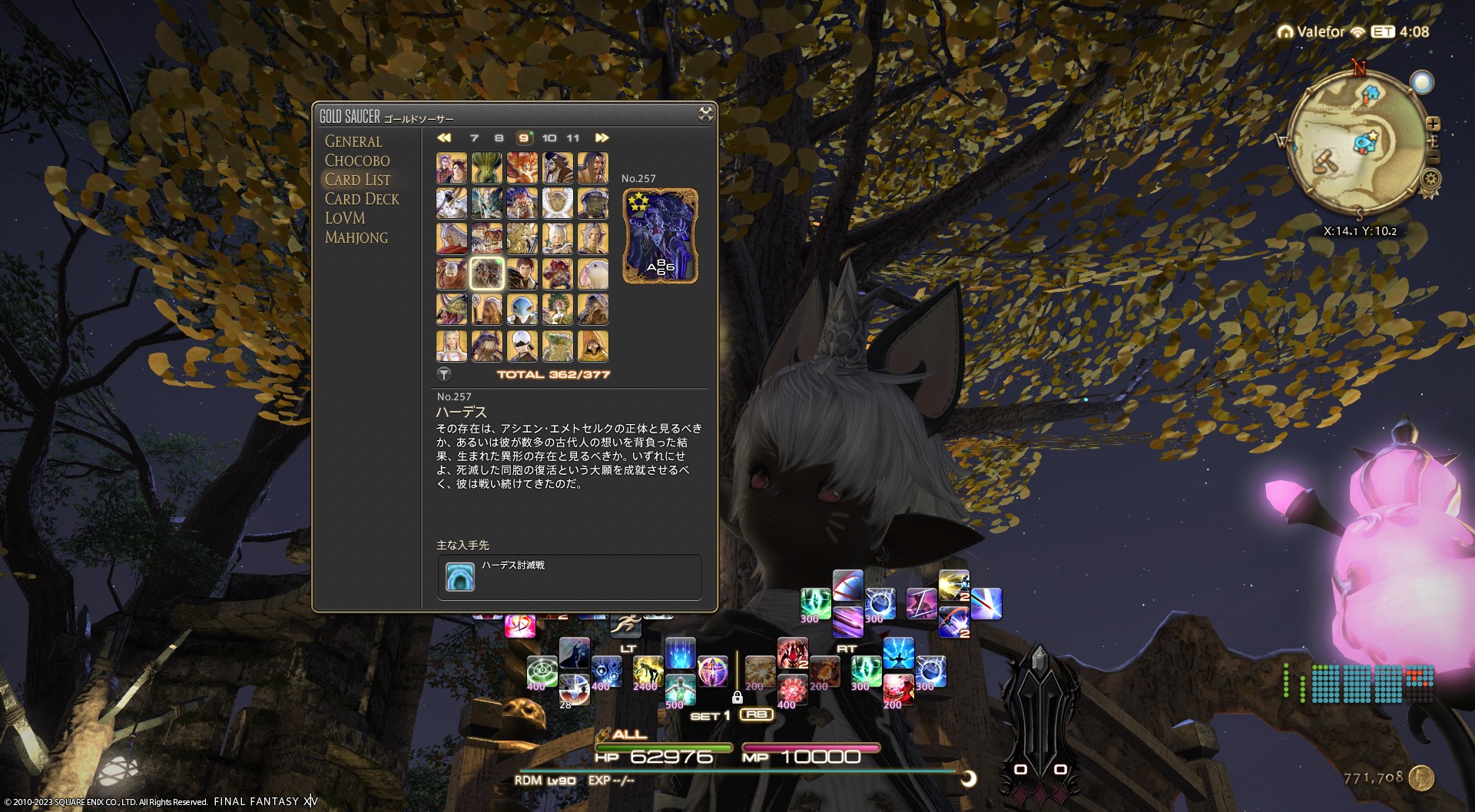The width and height of the screenshot is (1475, 812).
Task: Switch to card list page 10
Action: click(x=549, y=138)
